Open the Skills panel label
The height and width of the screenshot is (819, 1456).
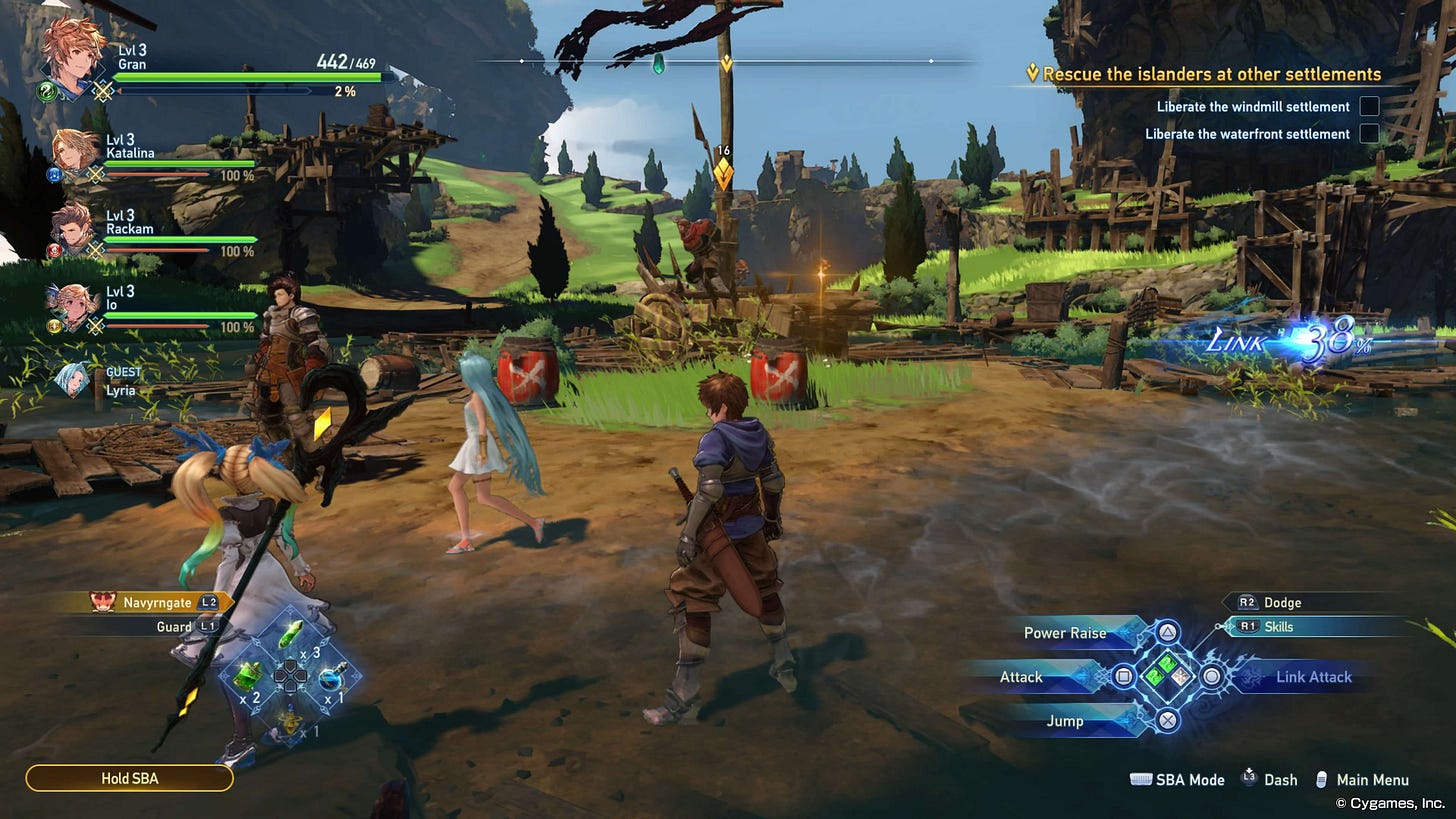click(x=1278, y=627)
